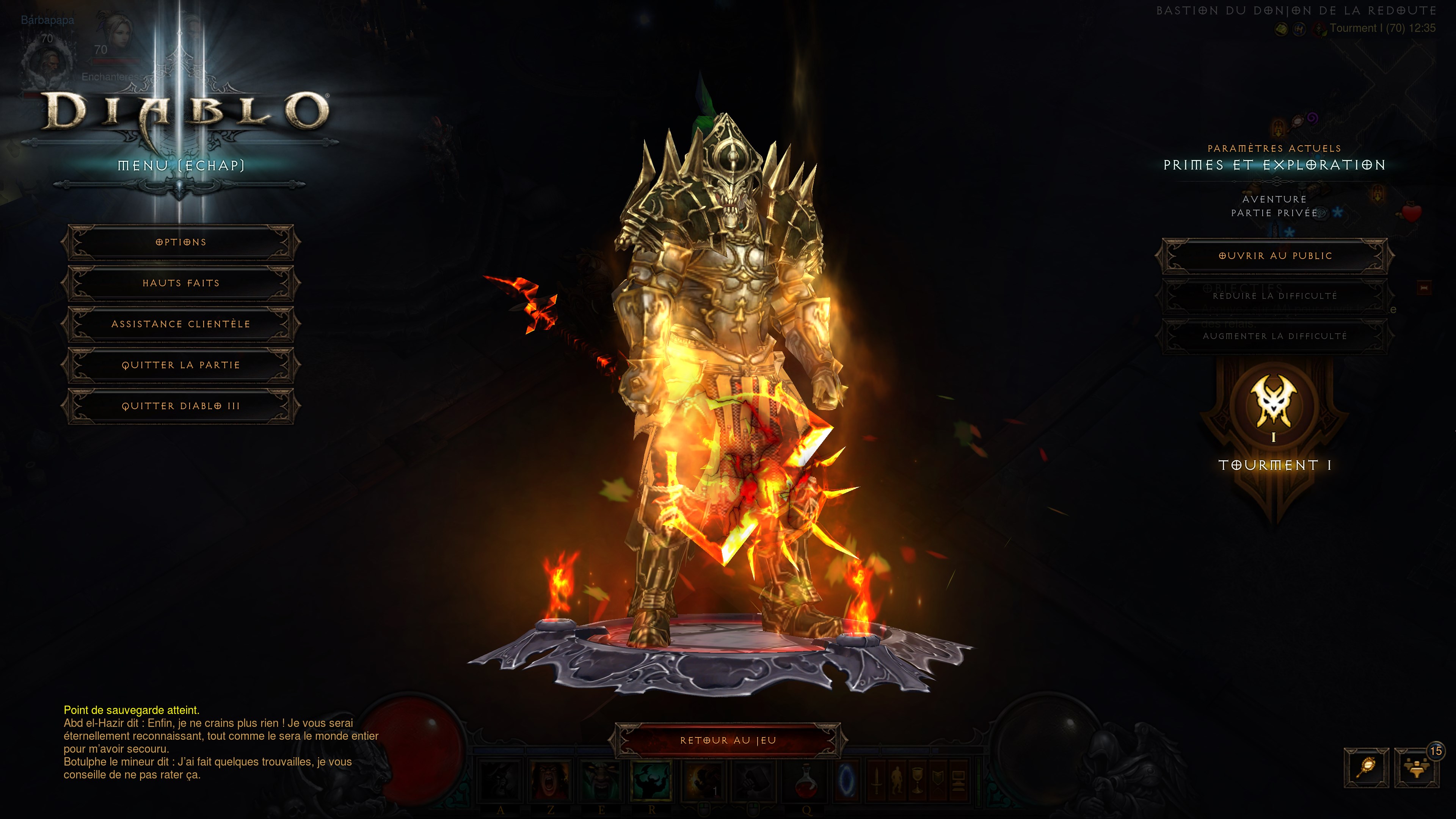The height and width of the screenshot is (819, 1456).
Task: Select Hauts Faits from the menu
Action: click(181, 282)
